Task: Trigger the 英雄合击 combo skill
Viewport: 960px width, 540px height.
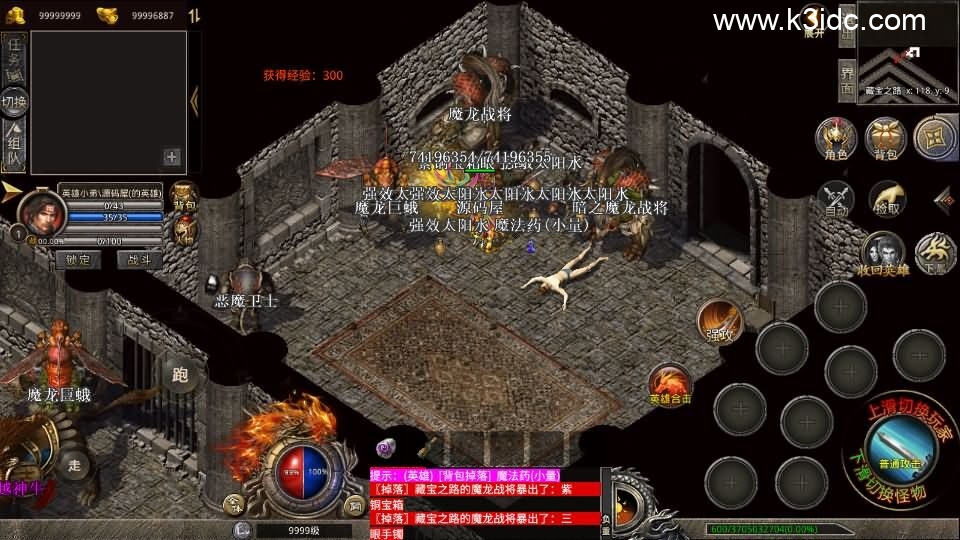Action: pyautogui.click(x=668, y=385)
